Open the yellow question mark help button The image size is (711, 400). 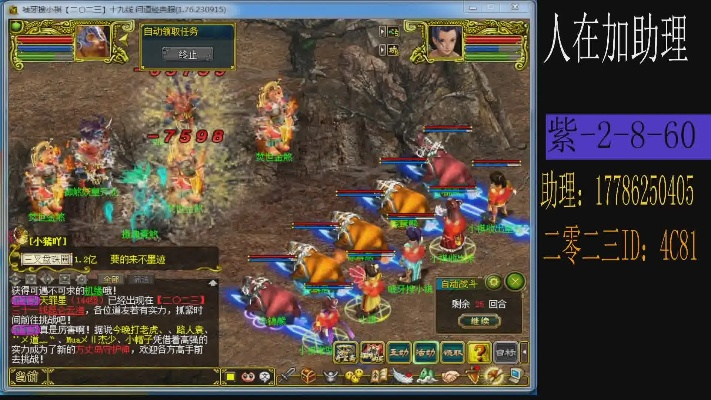(x=480, y=351)
